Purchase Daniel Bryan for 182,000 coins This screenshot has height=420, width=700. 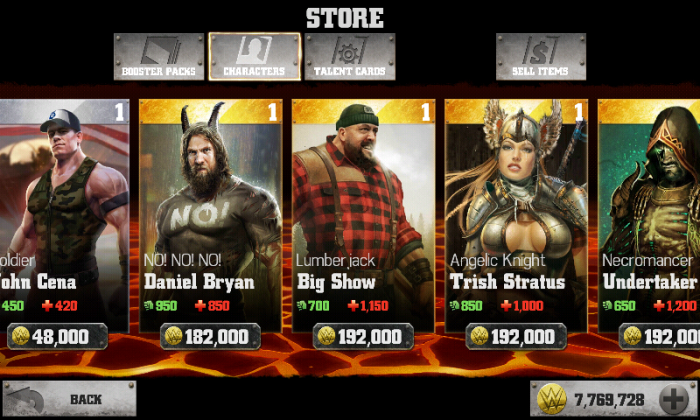[211, 336]
